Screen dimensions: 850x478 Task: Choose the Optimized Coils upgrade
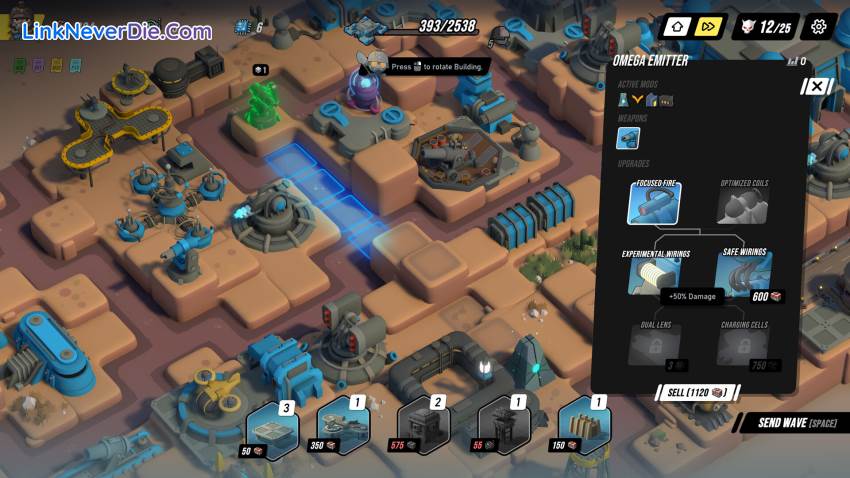tap(744, 203)
